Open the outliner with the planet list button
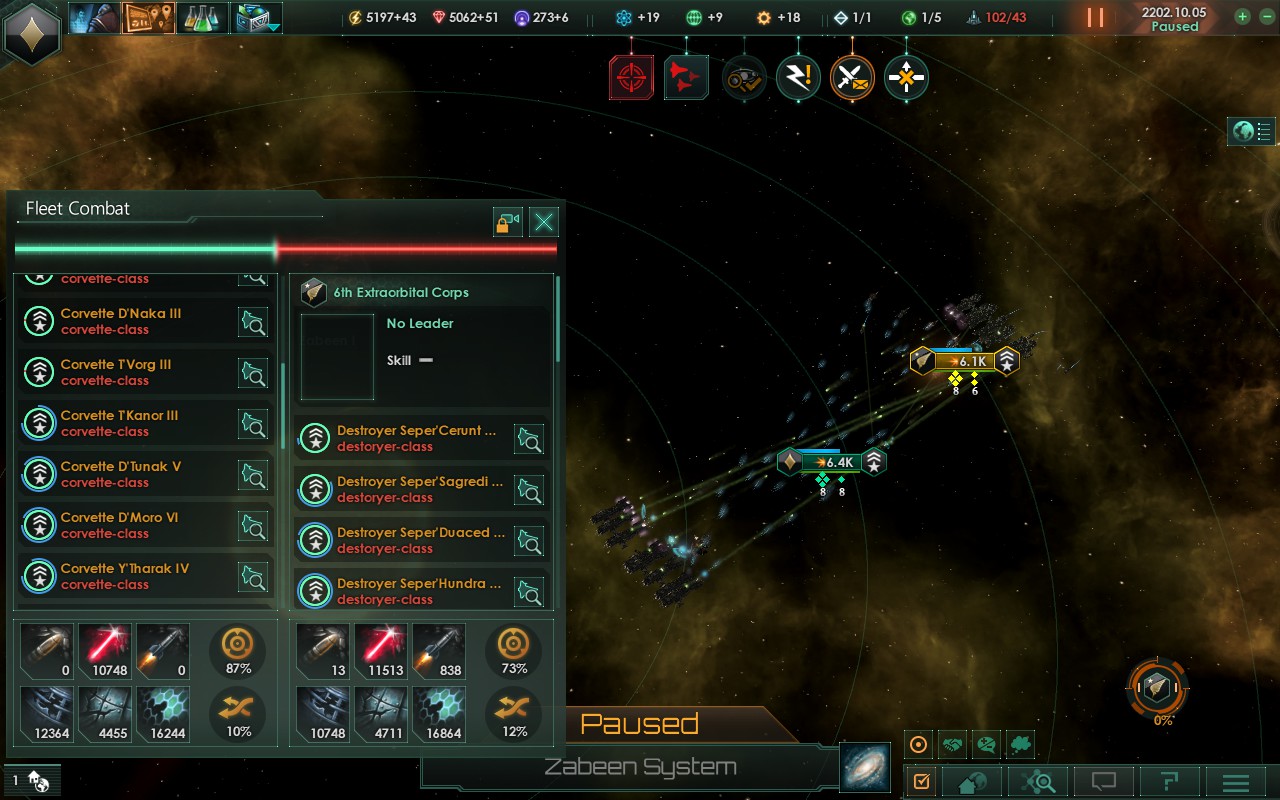 click(1252, 131)
